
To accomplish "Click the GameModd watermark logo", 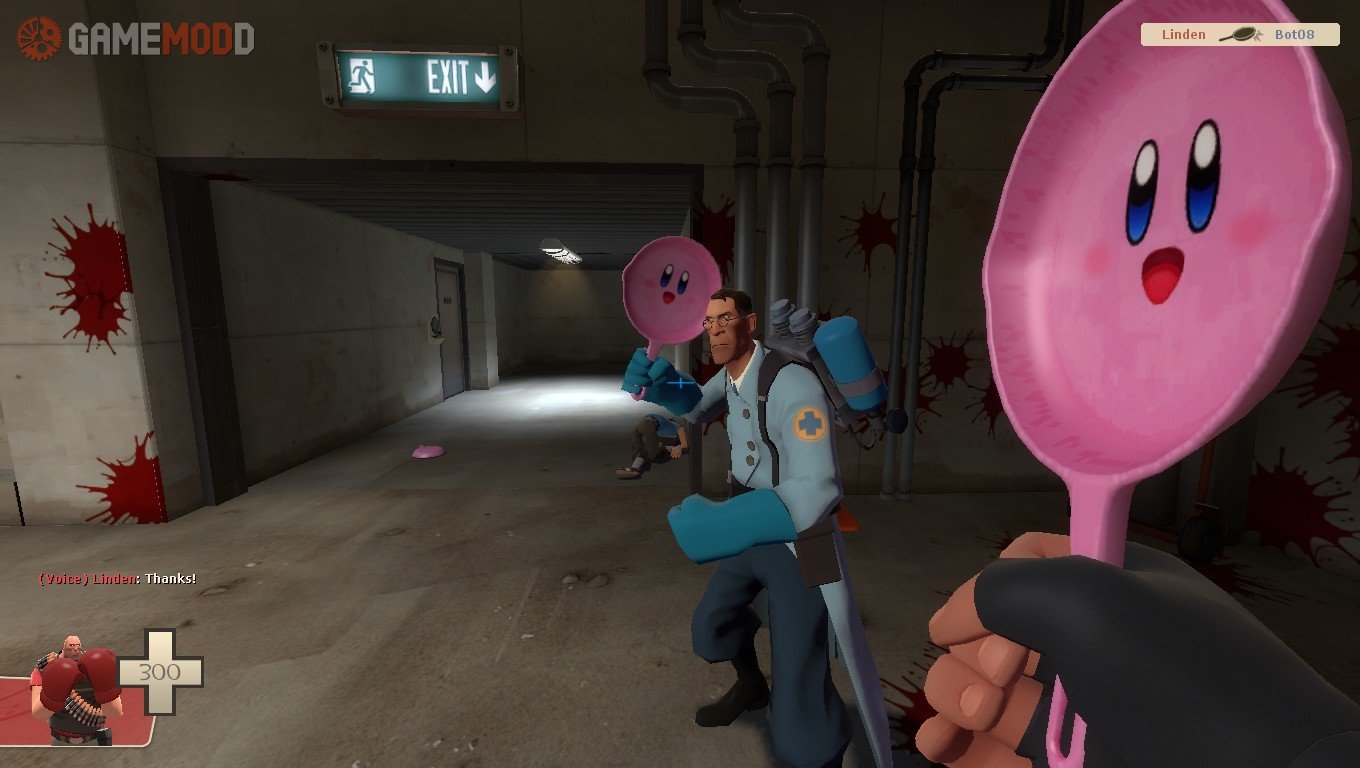I will 135,39.
